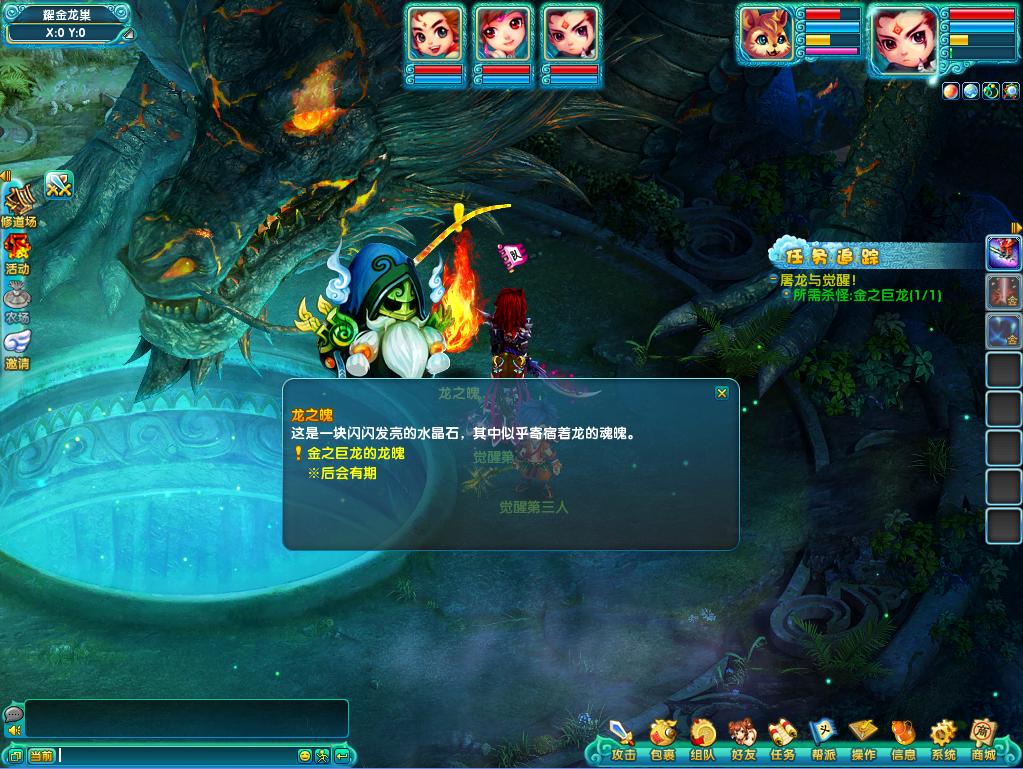Screen dimensions: 1023x769
Task: Open the 任务 quest log
Action: pos(782,741)
